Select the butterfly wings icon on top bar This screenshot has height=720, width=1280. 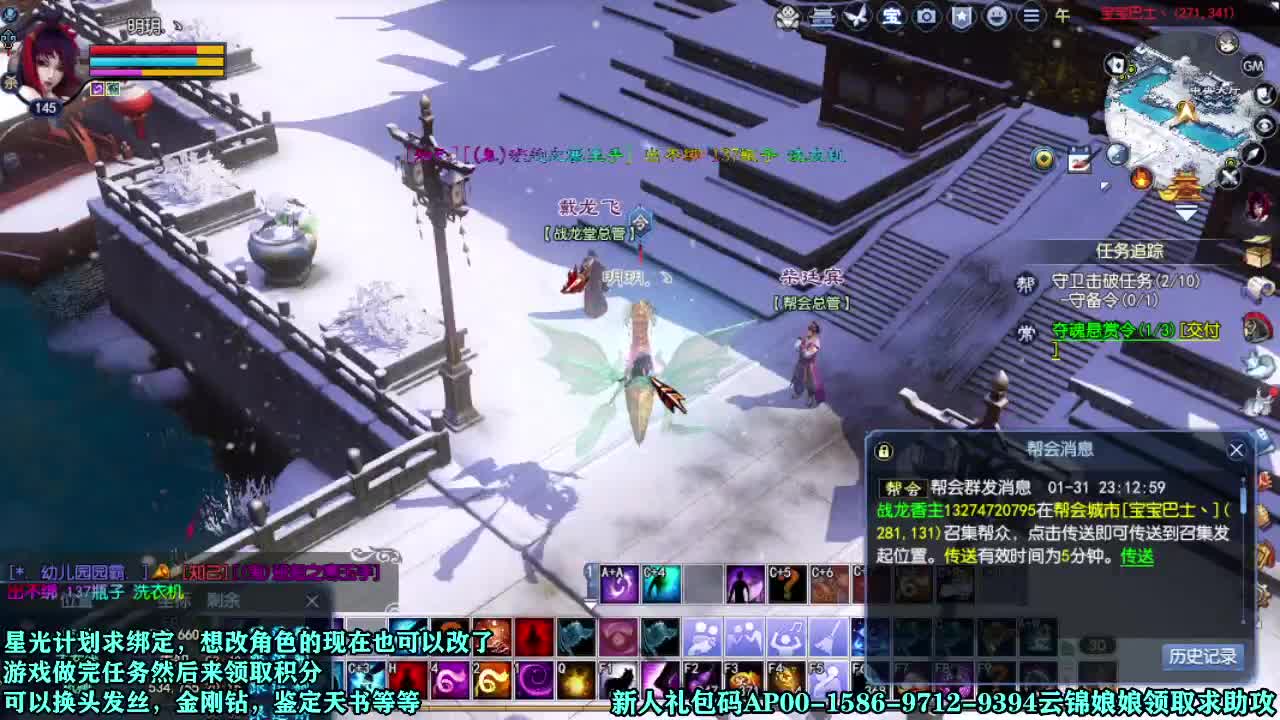click(x=855, y=17)
